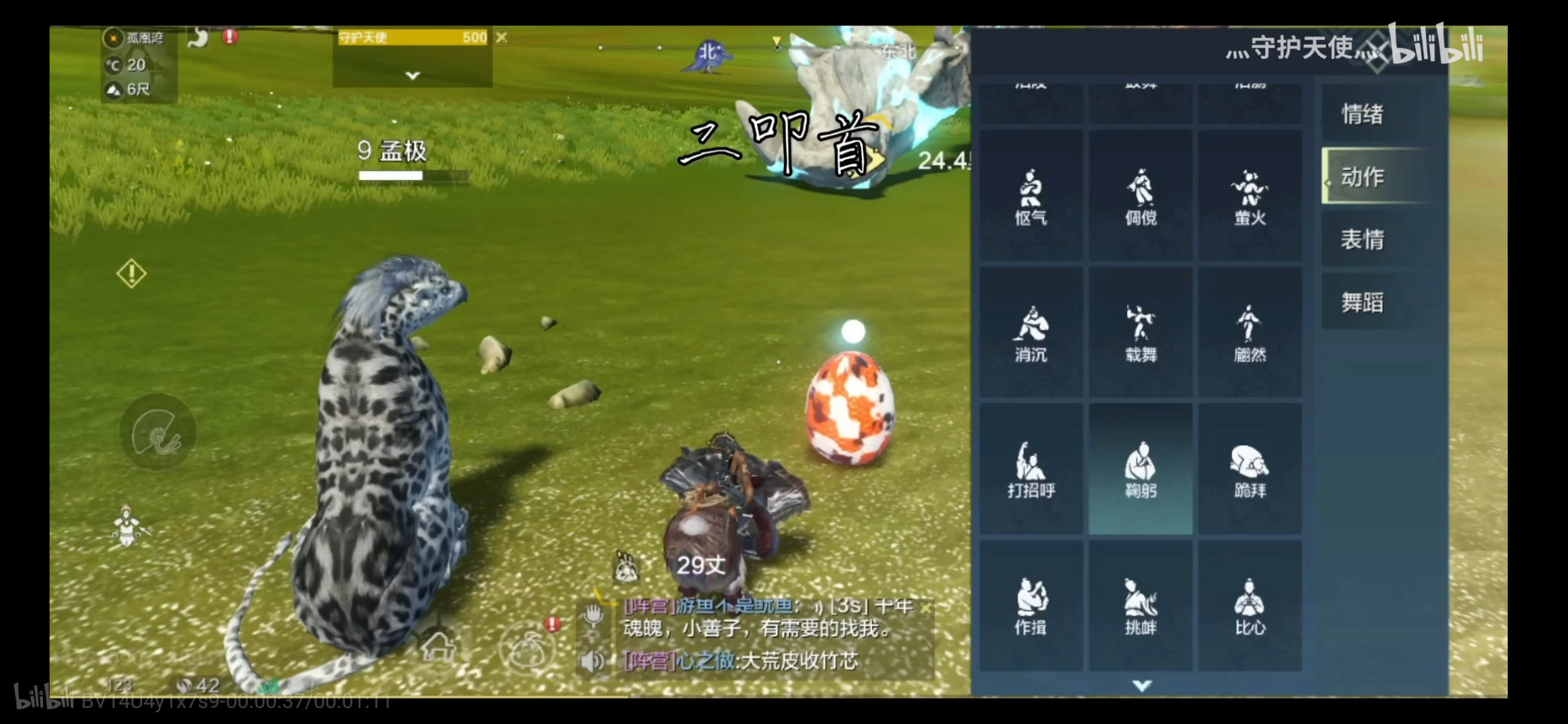Activate the 载舞 dance action
Image resolution: width=1568 pixels, height=724 pixels.
(1140, 333)
